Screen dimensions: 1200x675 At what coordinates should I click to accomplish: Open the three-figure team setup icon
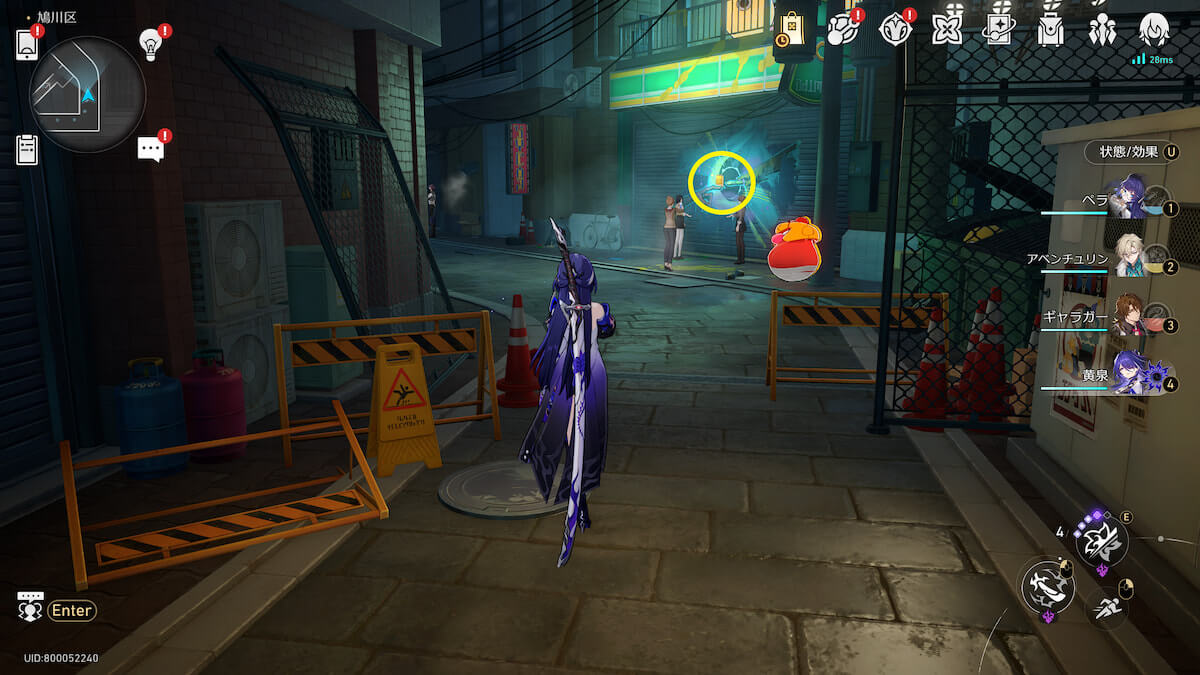coord(1102,30)
